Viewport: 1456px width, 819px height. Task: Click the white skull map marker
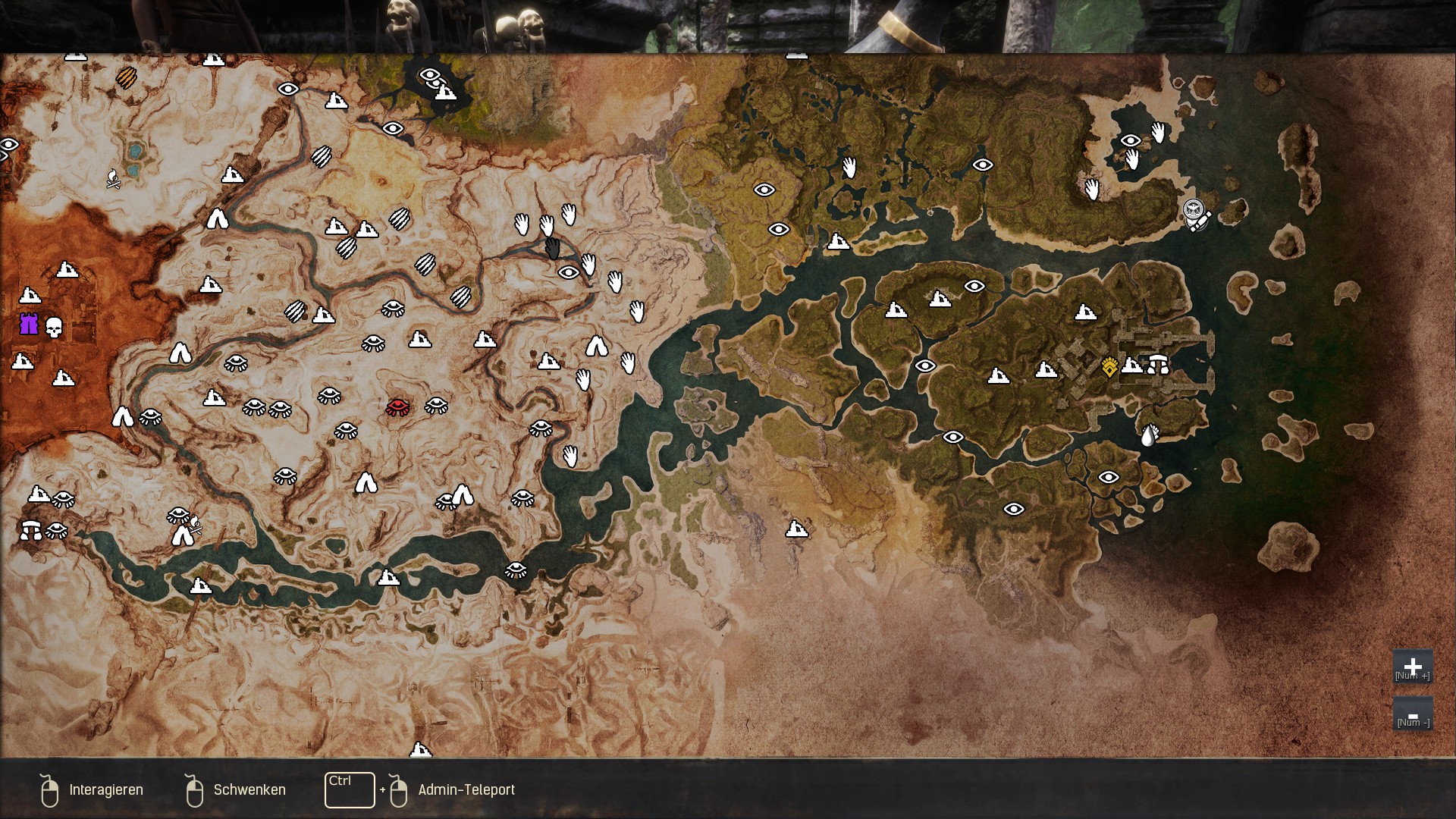click(x=54, y=328)
